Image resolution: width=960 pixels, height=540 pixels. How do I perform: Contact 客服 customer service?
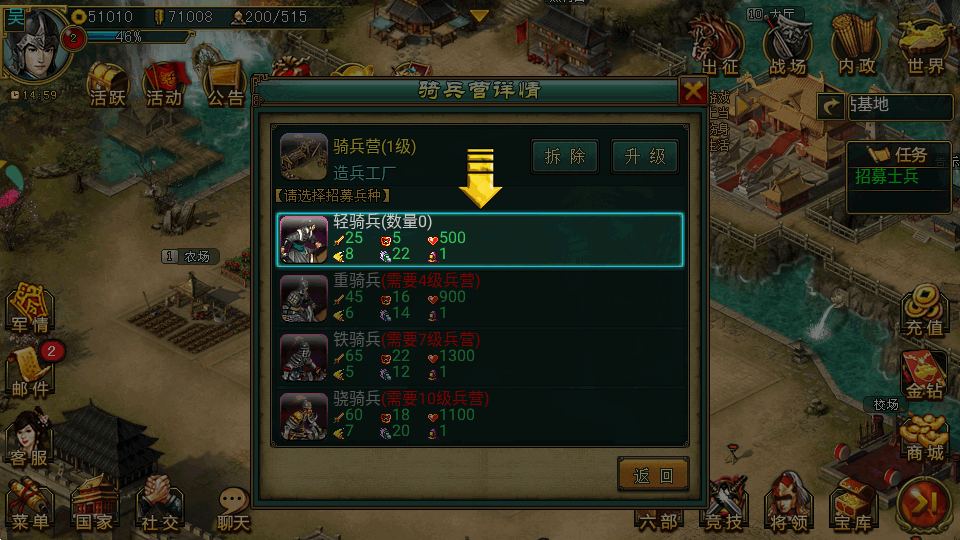30,440
